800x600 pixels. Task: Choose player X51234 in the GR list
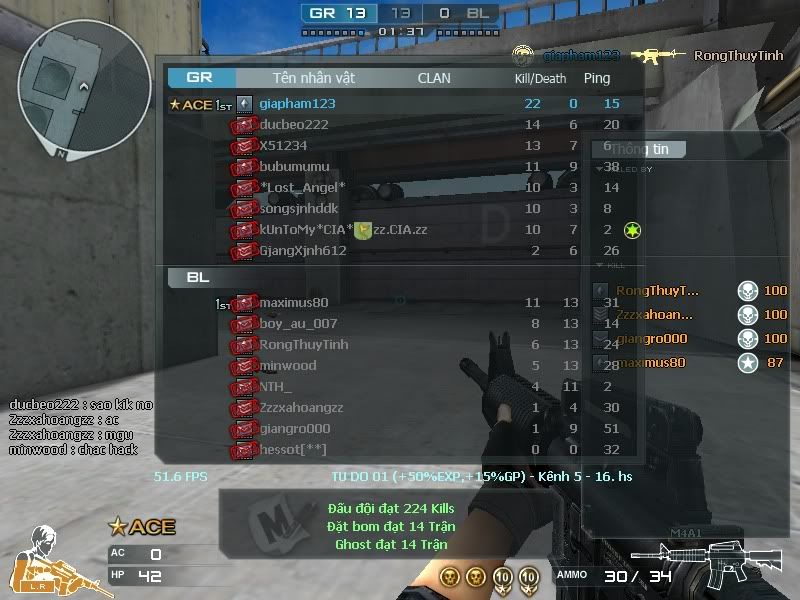tap(283, 146)
